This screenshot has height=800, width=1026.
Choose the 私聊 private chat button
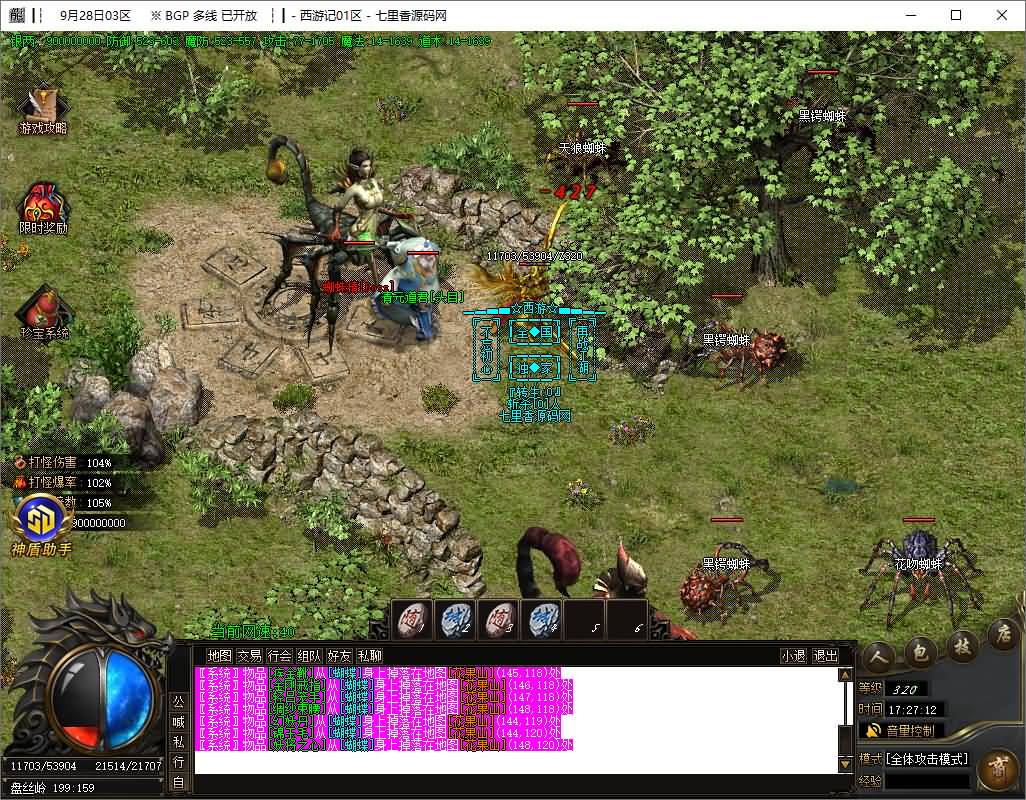[x=369, y=656]
